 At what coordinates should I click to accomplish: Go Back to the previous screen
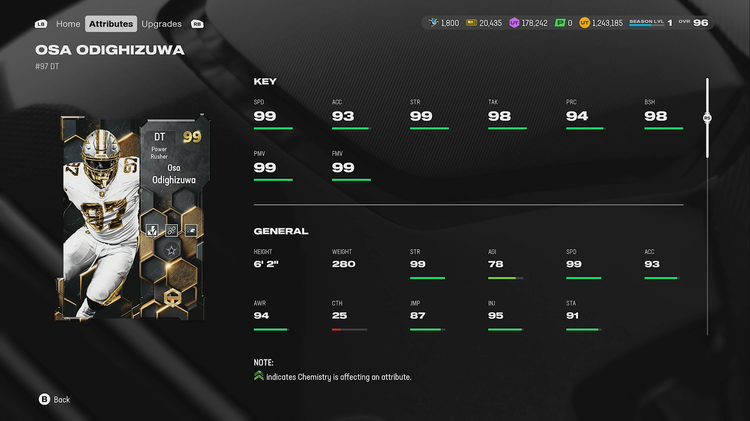click(54, 399)
